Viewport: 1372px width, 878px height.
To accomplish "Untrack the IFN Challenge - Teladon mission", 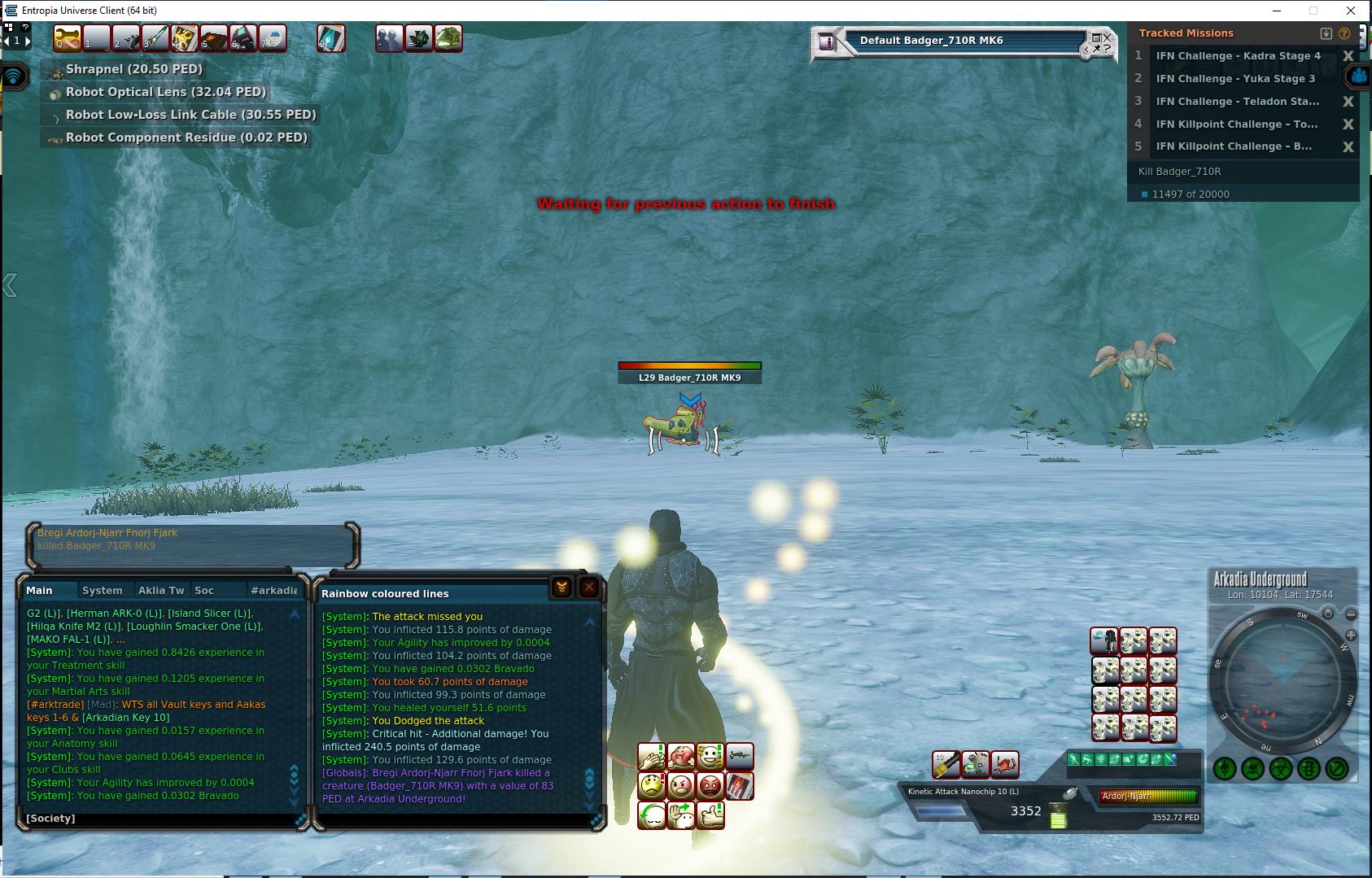I will tap(1348, 102).
